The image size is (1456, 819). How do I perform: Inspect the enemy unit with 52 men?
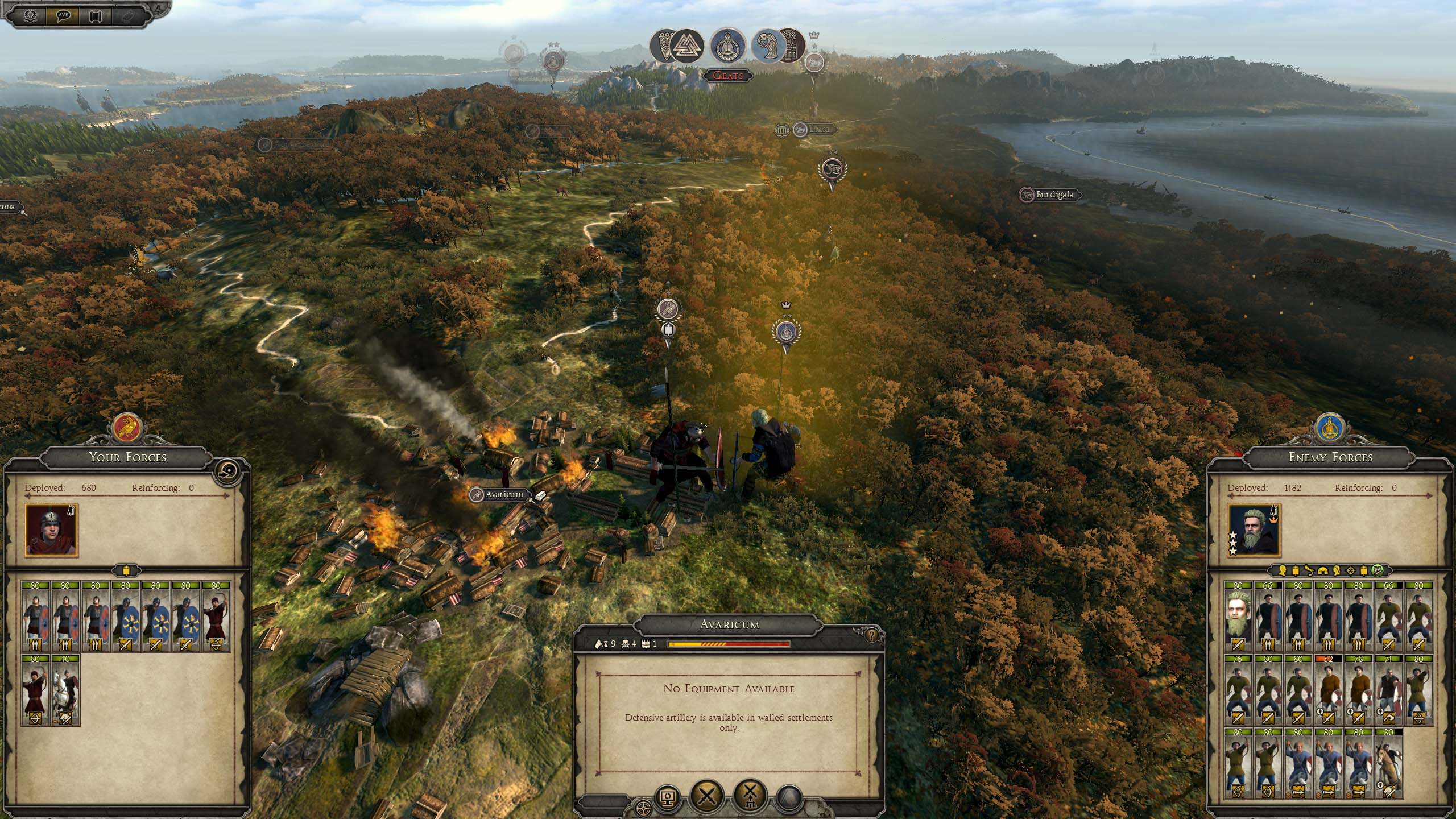(x=1328, y=690)
